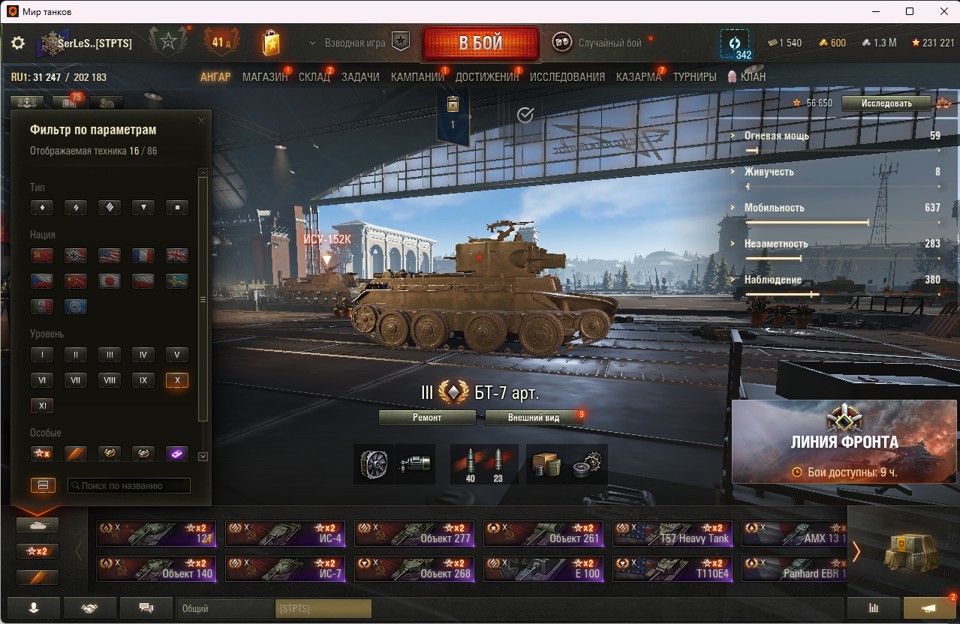Screen dimensions: 960x624
Task: Choose the Объект 277 tank card
Action: (x=415, y=533)
